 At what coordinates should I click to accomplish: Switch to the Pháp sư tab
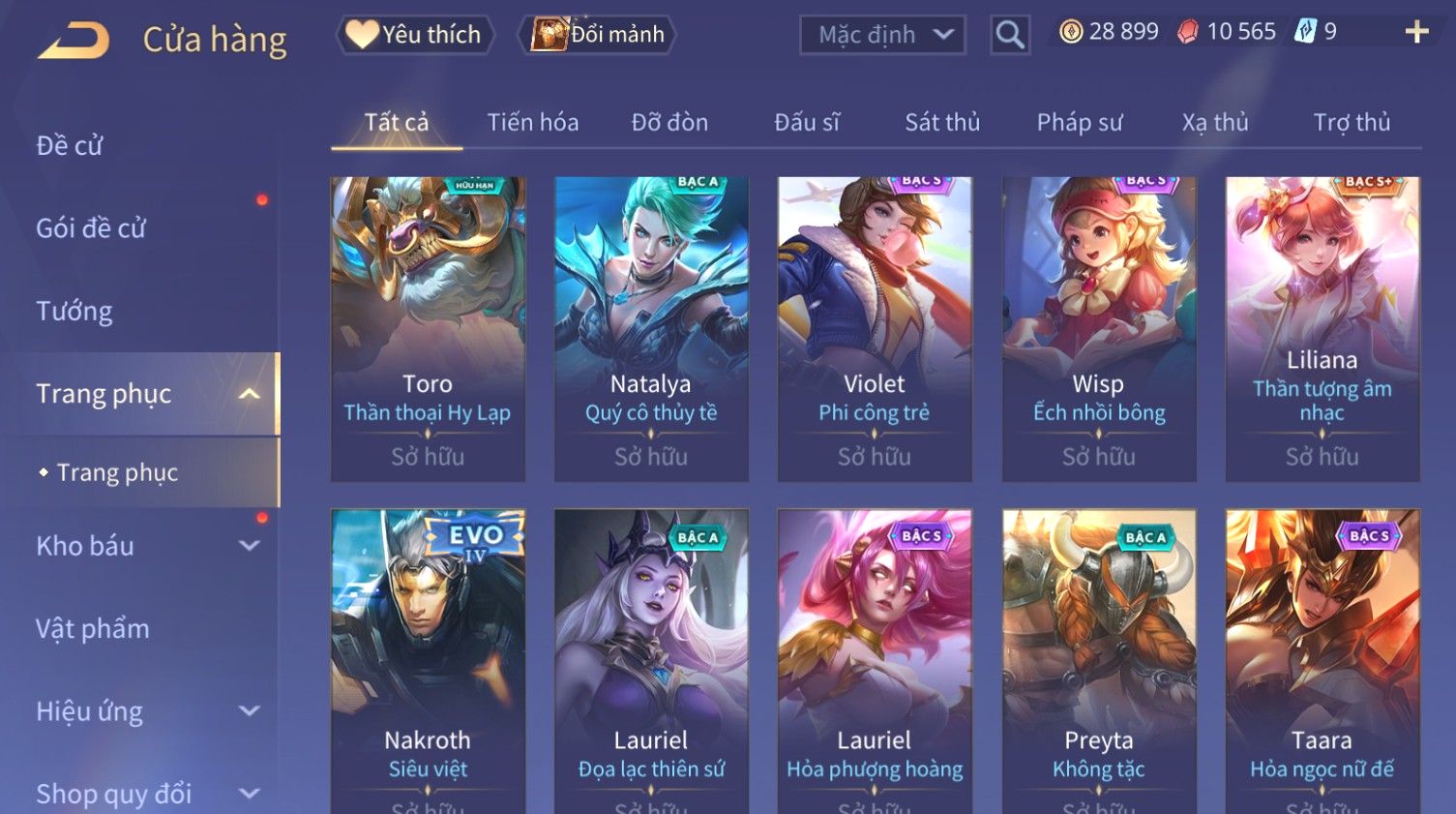(x=1080, y=123)
